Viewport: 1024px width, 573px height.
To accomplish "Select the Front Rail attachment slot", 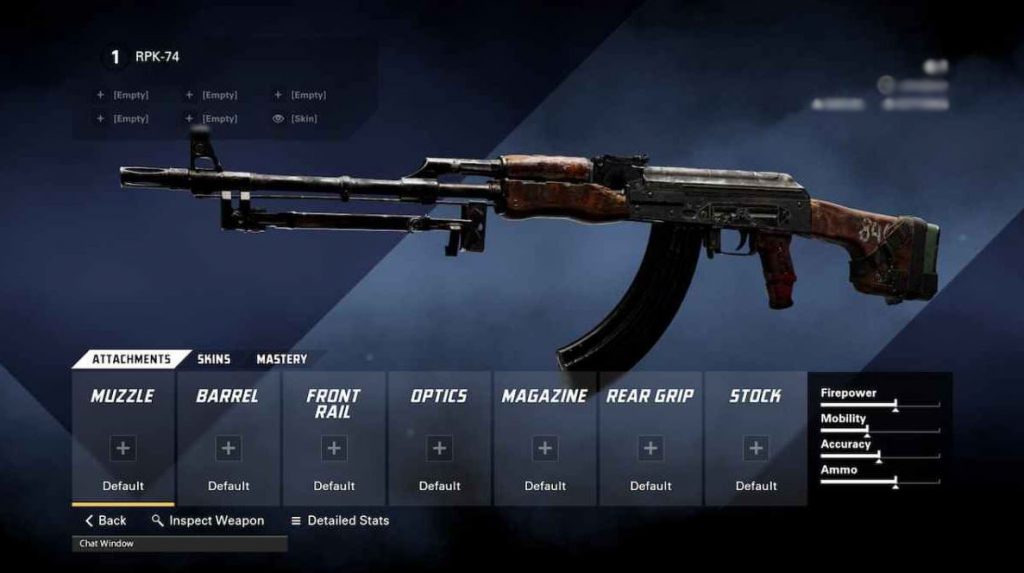I will 334,448.
